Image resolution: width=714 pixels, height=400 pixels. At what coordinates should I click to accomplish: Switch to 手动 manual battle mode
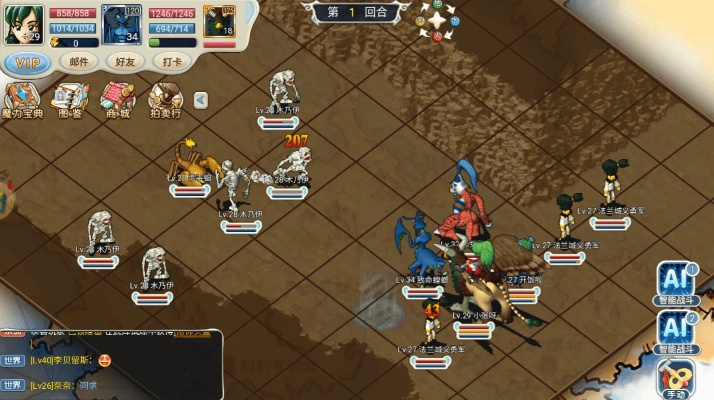pos(677,380)
